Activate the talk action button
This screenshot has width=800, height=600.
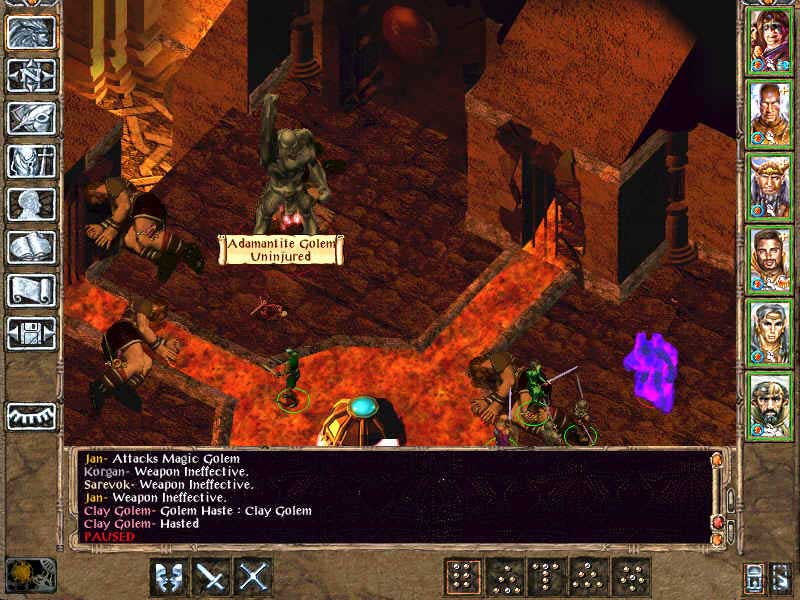tap(169, 577)
